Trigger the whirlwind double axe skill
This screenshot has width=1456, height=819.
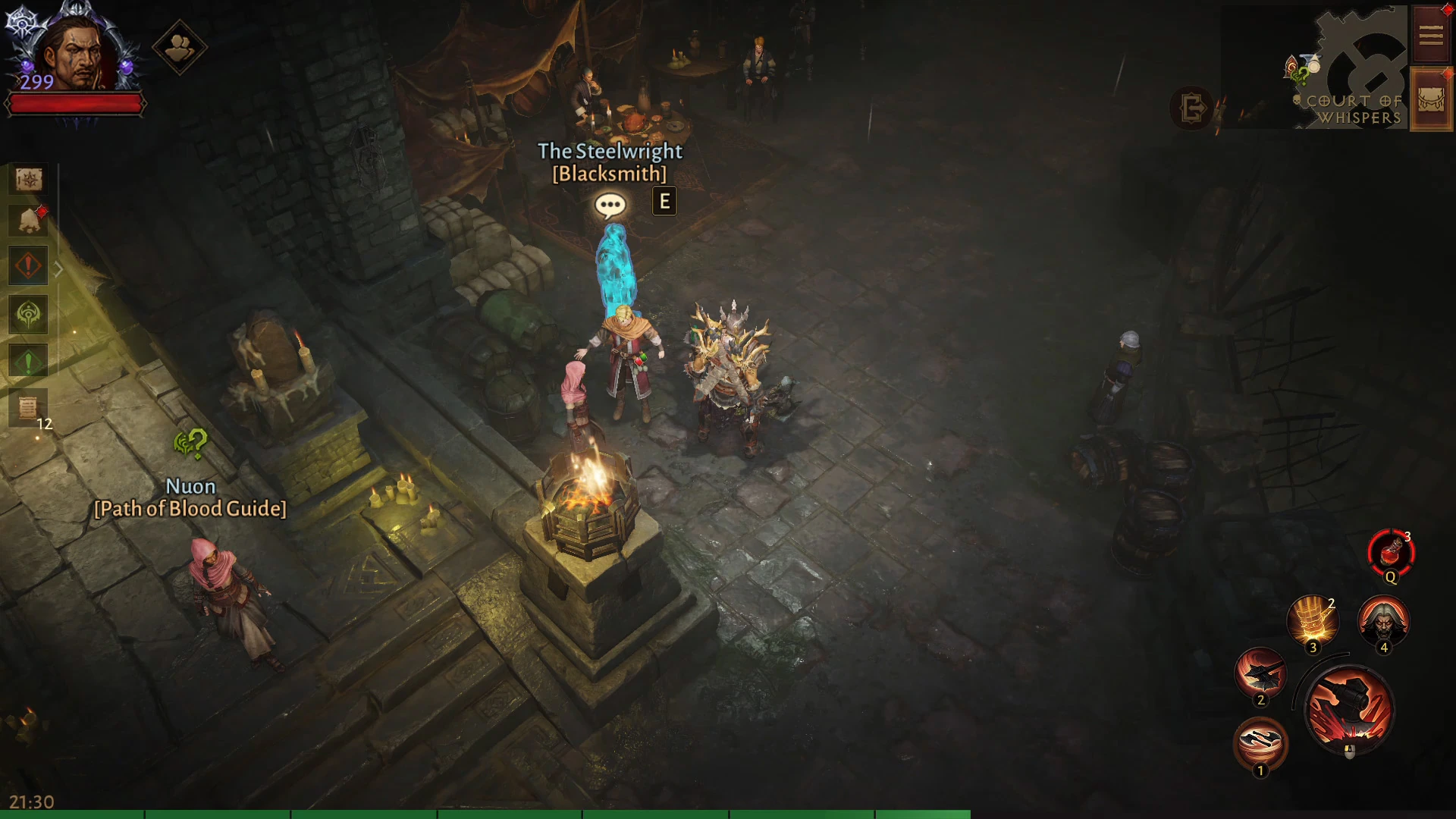tap(1260, 743)
